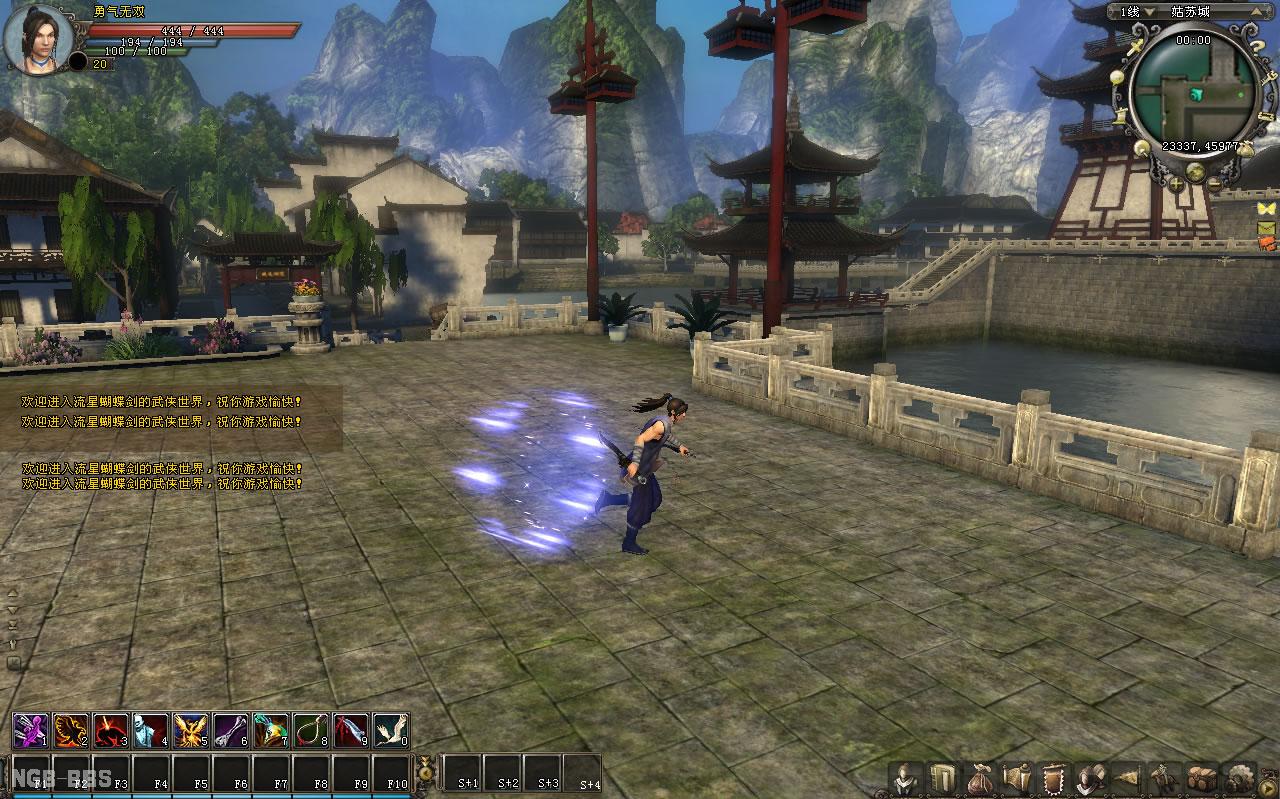Zoom in the minimap with plus button
Screen dimensions: 1280x799
click(x=1176, y=184)
